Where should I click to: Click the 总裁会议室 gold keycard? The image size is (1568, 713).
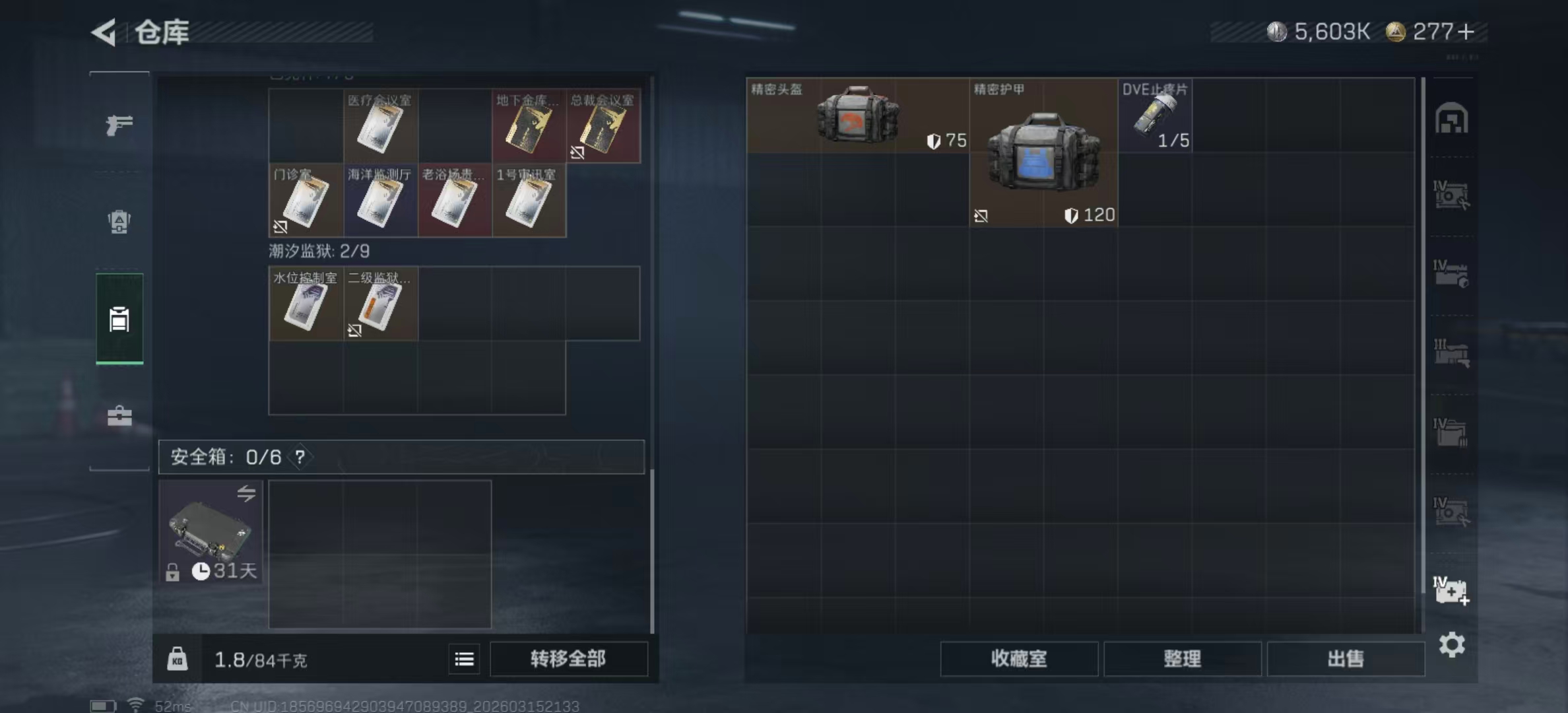(x=603, y=125)
